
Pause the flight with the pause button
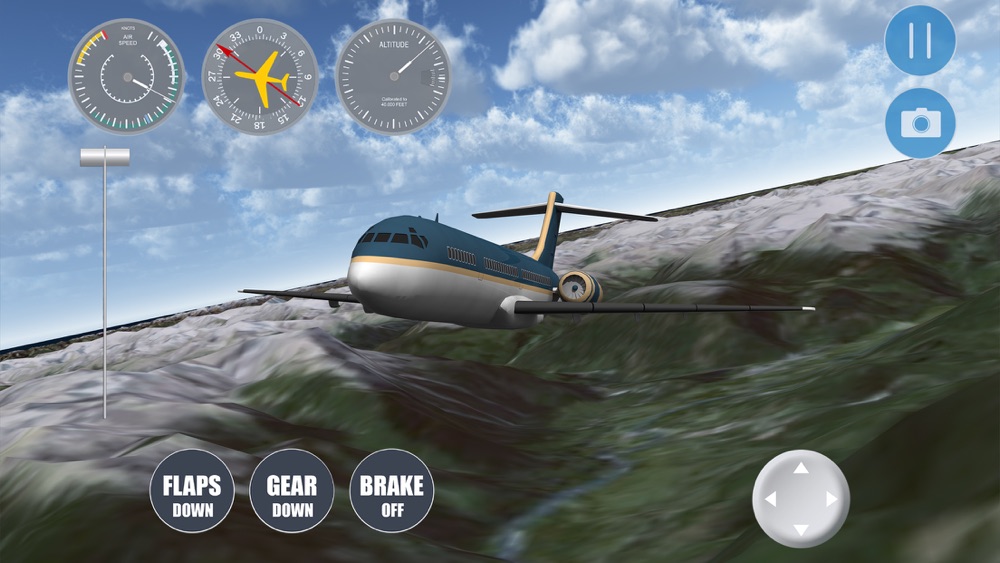[920, 41]
